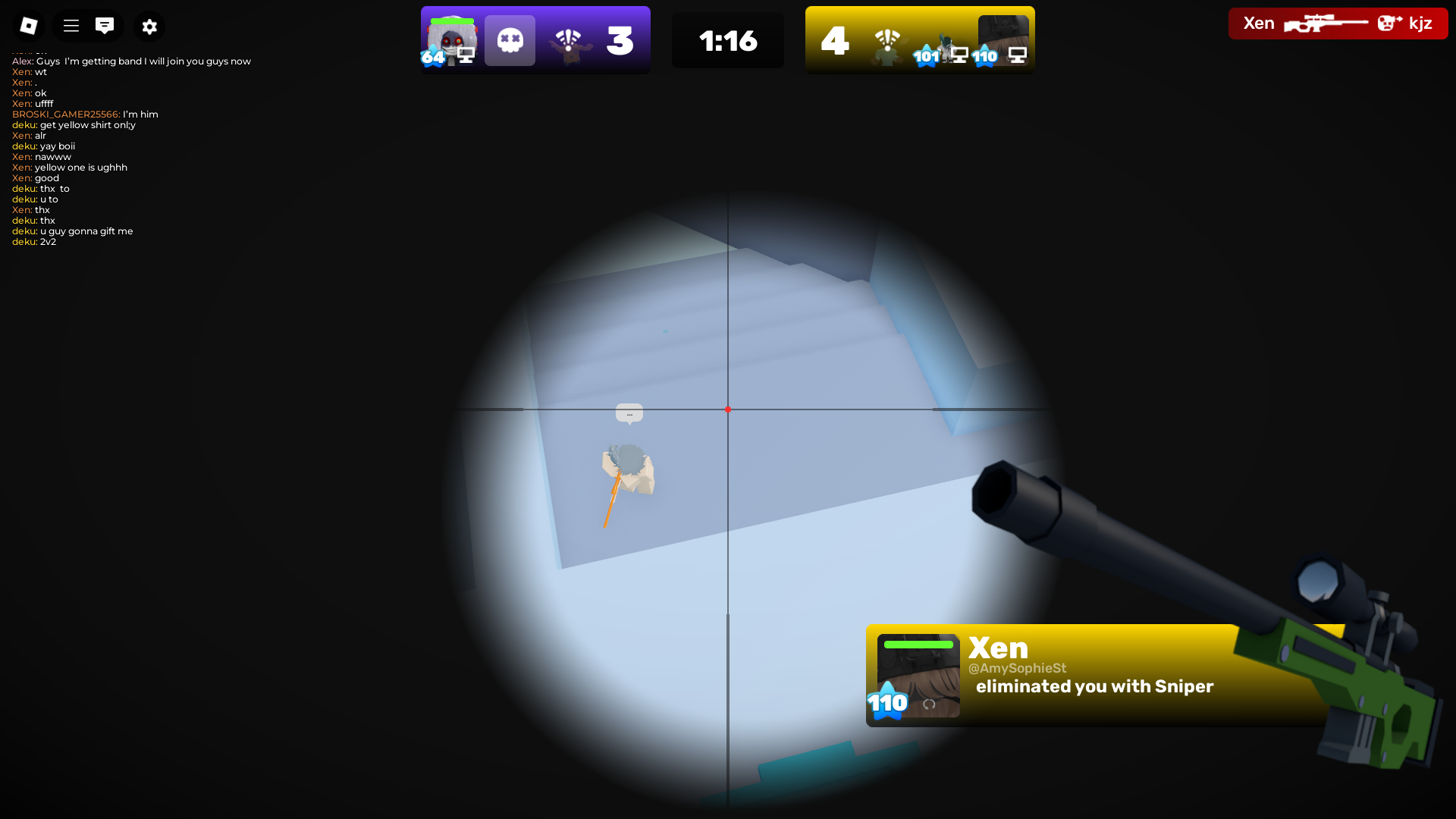Open the Roblox home menu

pos(28,25)
